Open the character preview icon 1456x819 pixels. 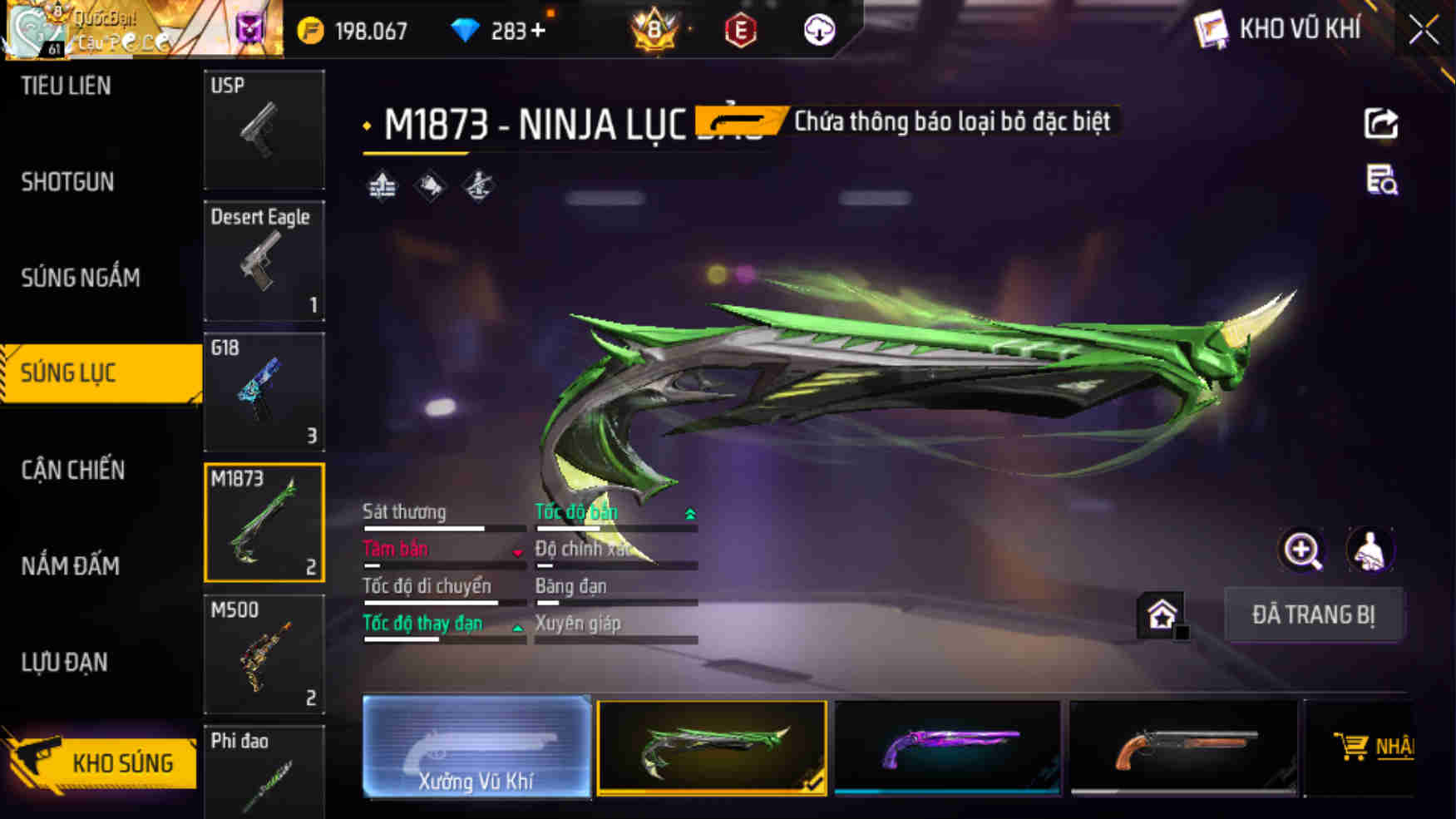(x=1370, y=550)
